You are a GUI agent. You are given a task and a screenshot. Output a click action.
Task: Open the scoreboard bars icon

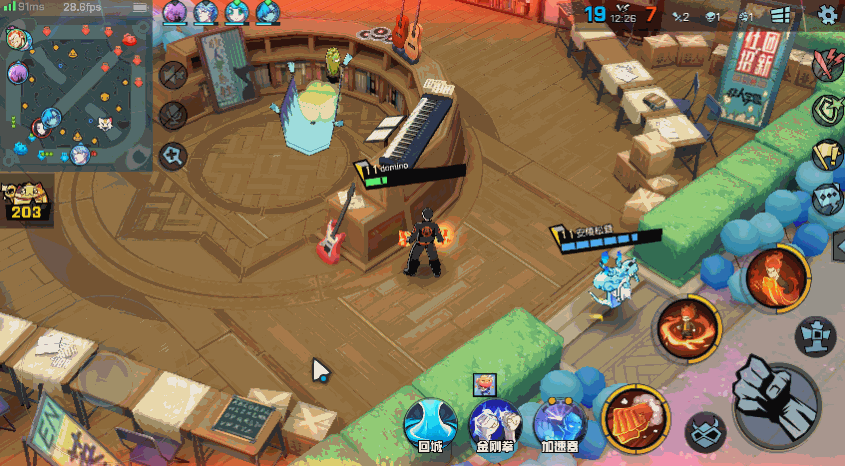[781, 14]
